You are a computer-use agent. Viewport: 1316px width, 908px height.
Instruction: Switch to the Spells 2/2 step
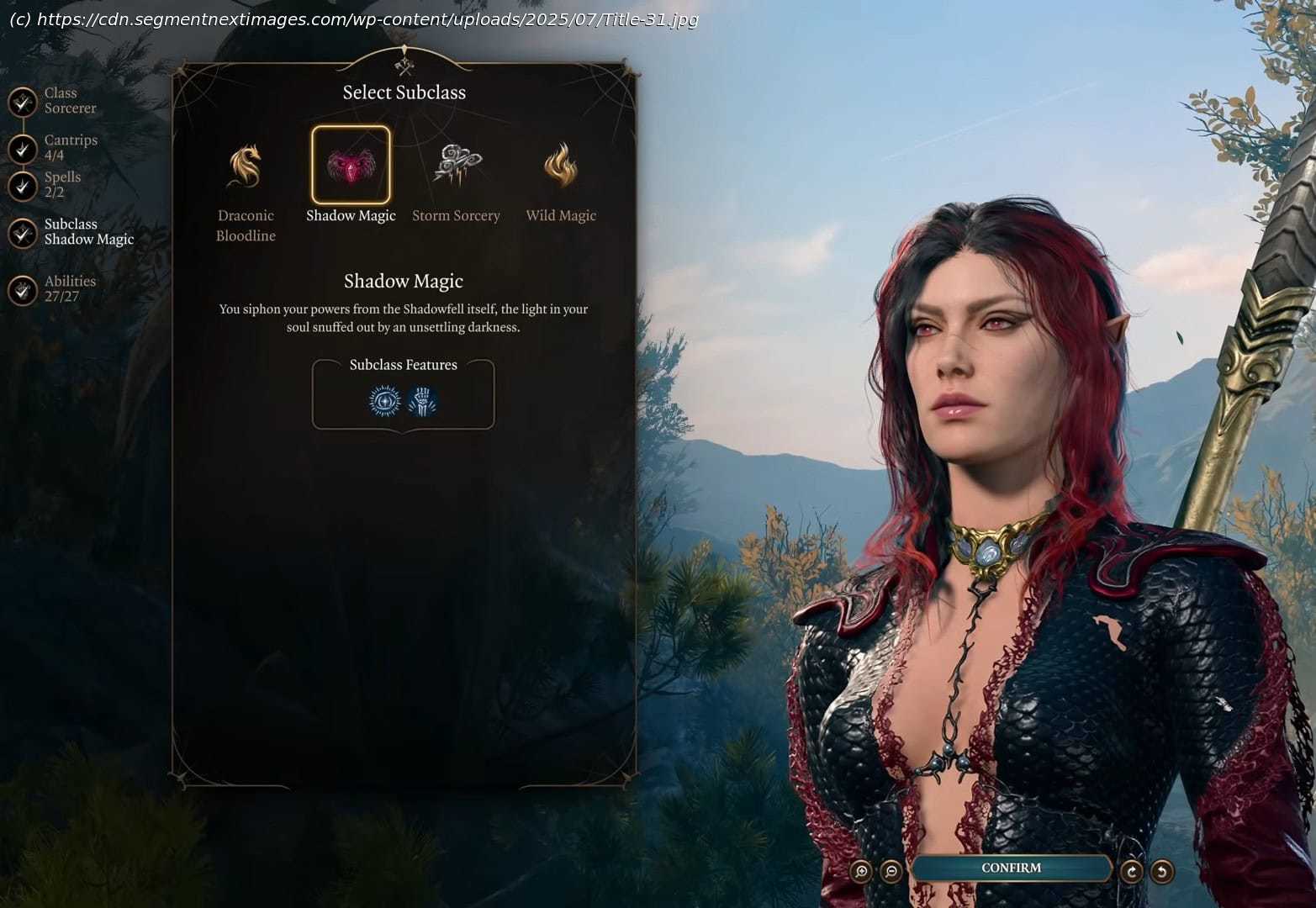[x=23, y=186]
